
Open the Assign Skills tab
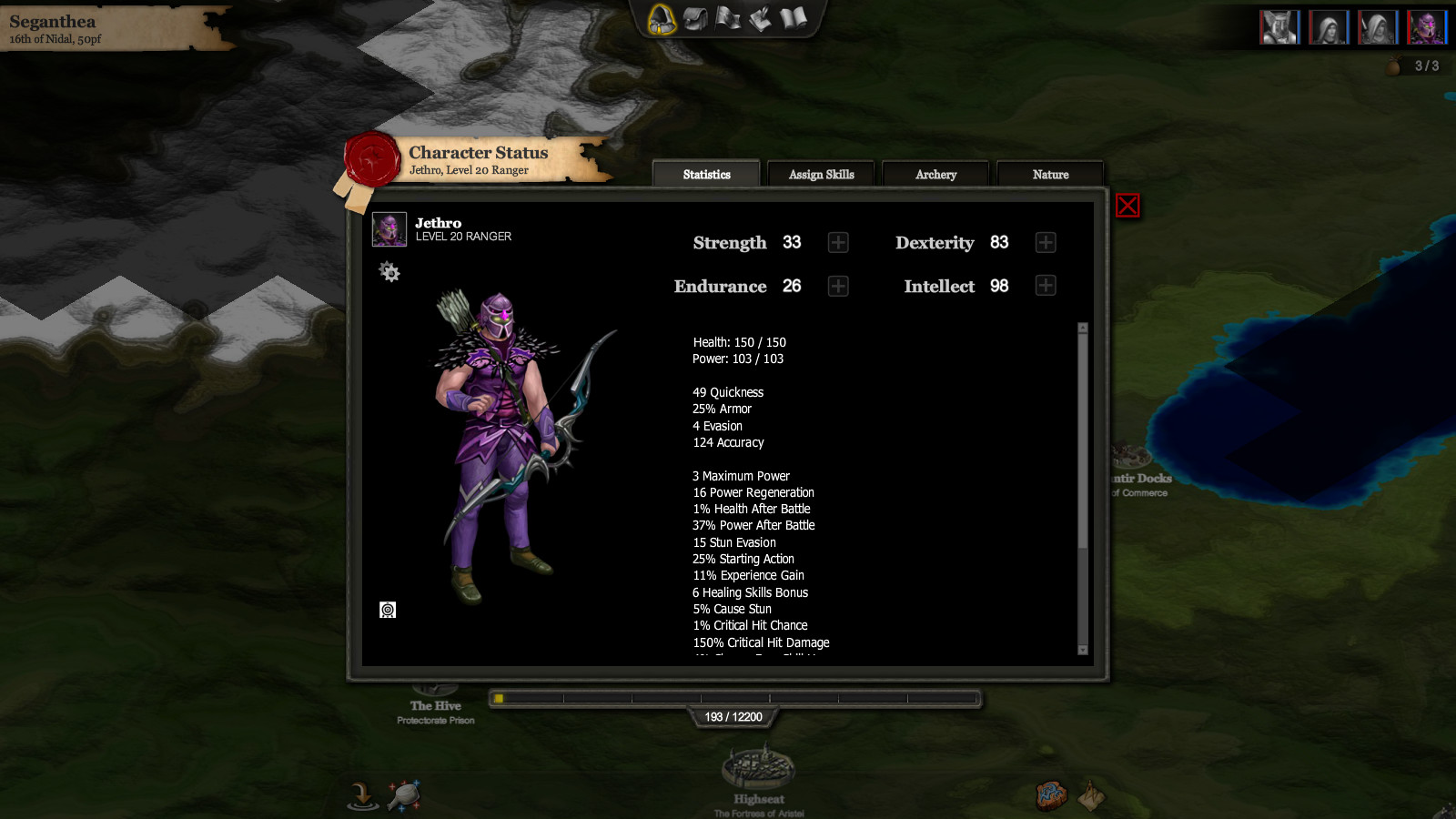pos(820,174)
